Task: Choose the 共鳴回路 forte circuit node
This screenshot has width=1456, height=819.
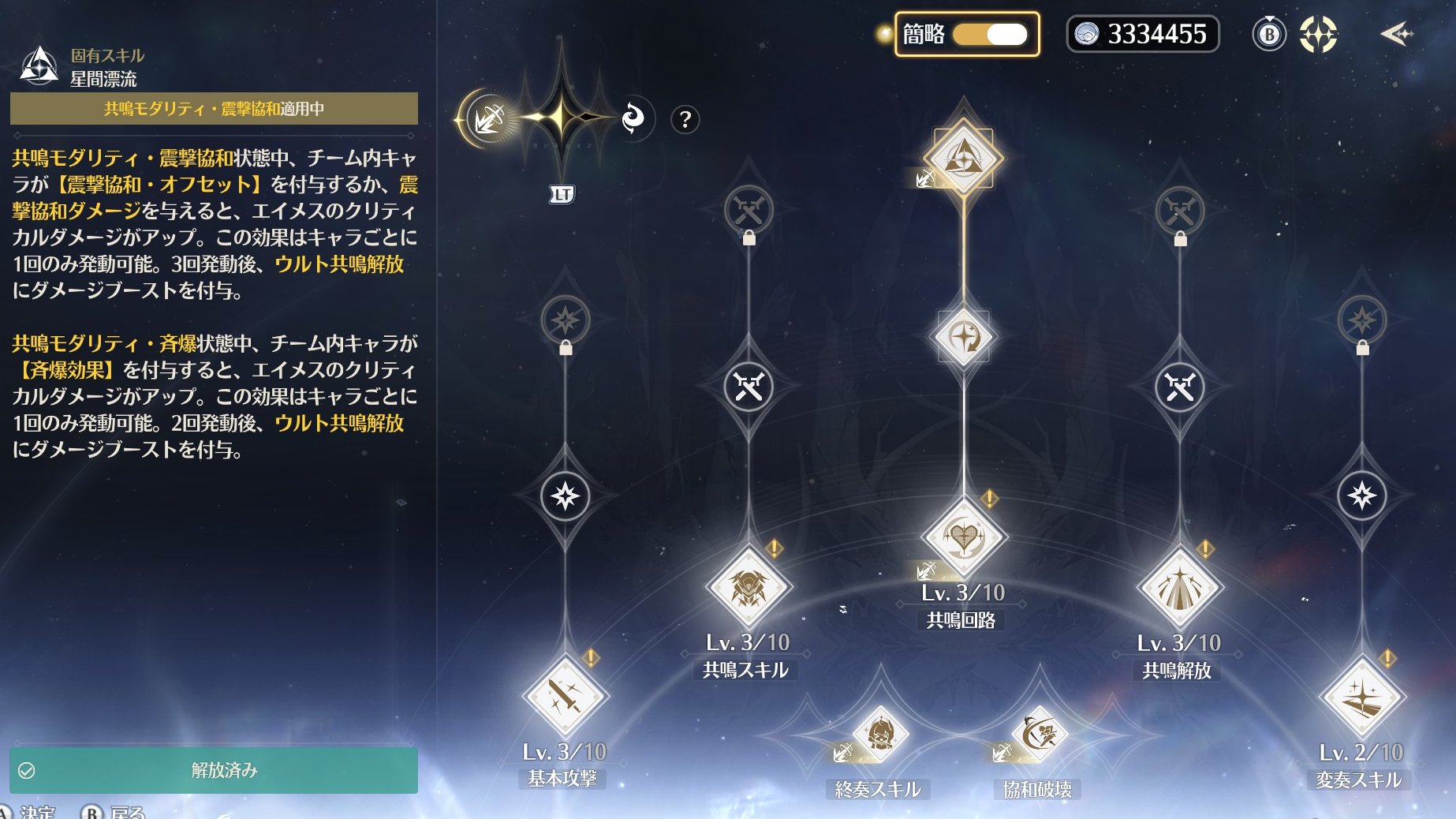Action: coord(963,538)
